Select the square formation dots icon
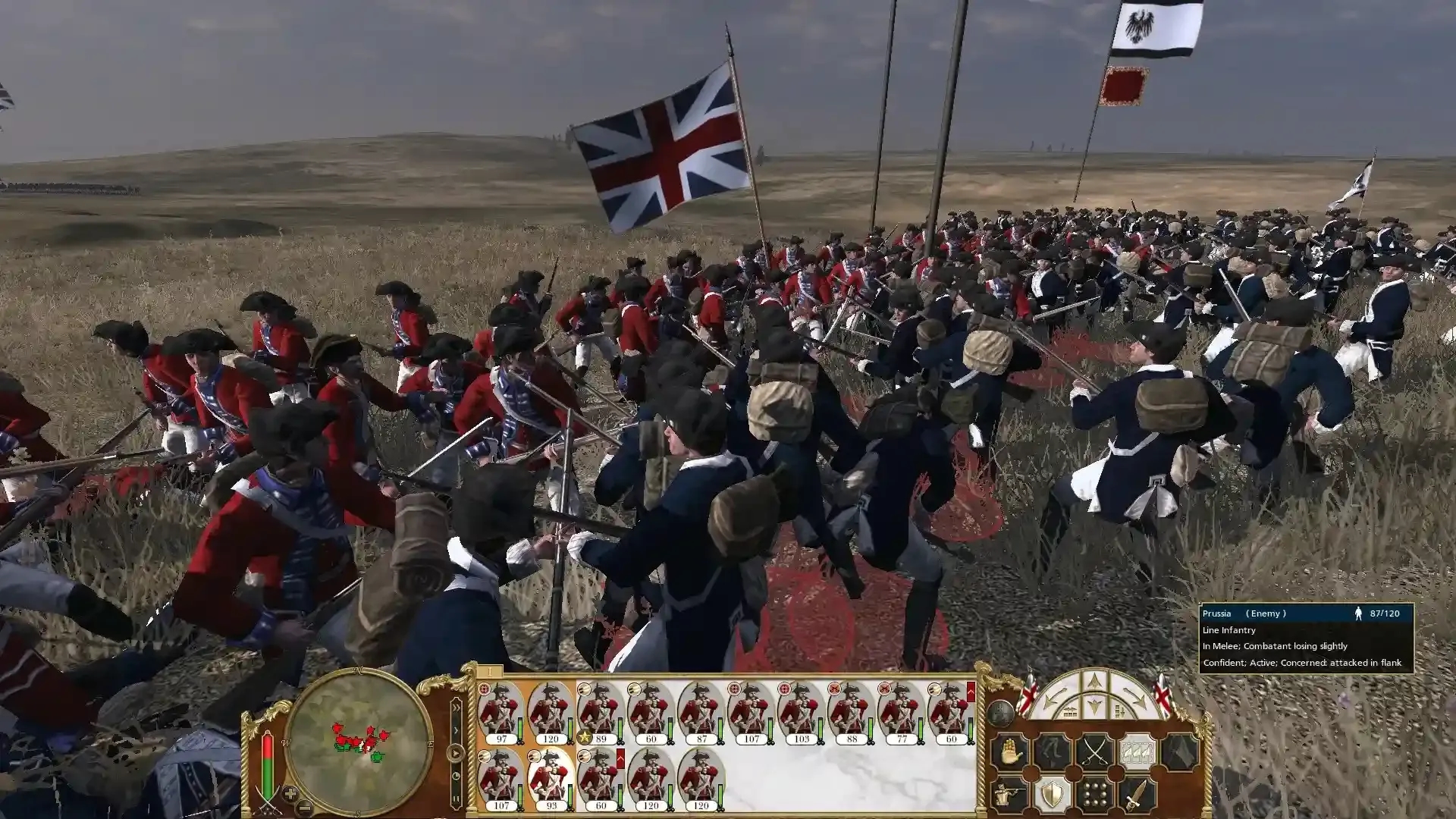This screenshot has height=819, width=1456. (x=1094, y=794)
